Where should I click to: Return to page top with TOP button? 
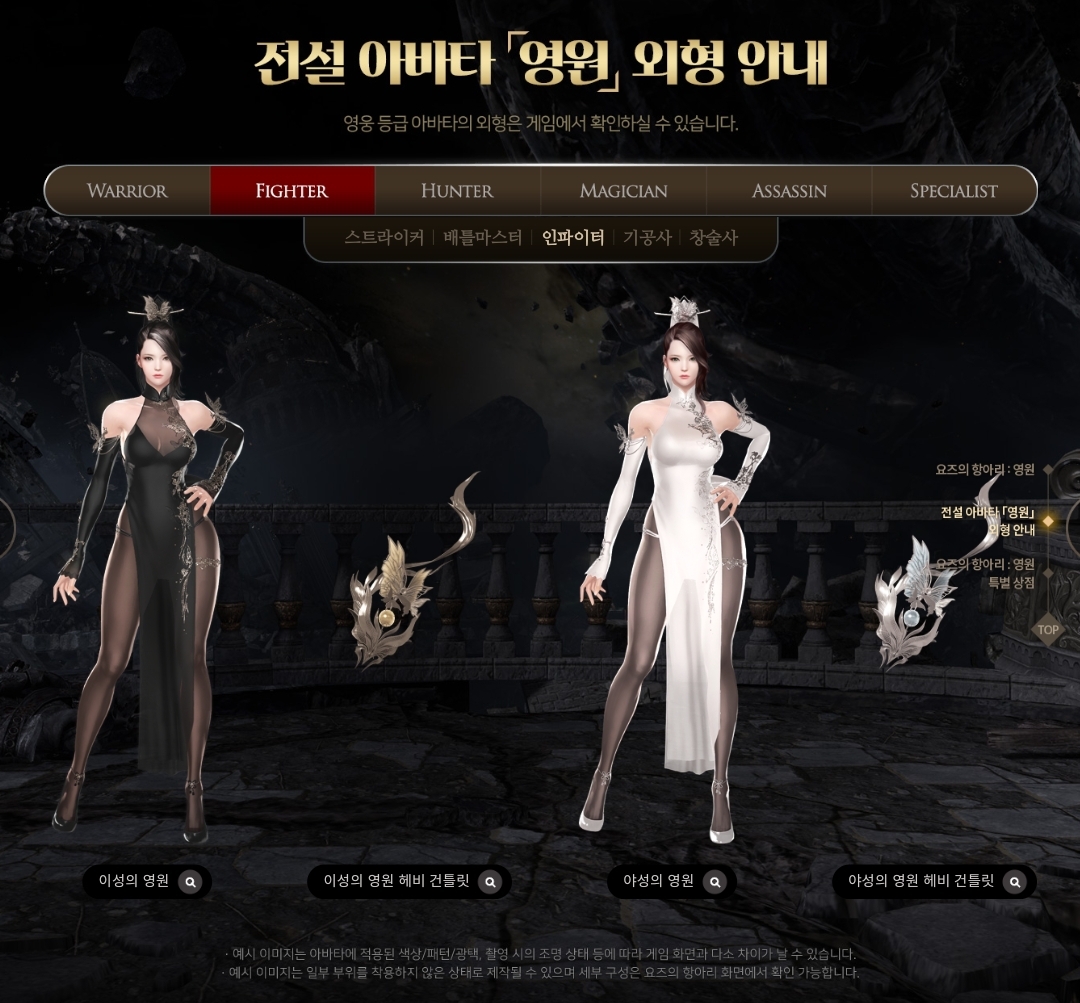click(1047, 630)
